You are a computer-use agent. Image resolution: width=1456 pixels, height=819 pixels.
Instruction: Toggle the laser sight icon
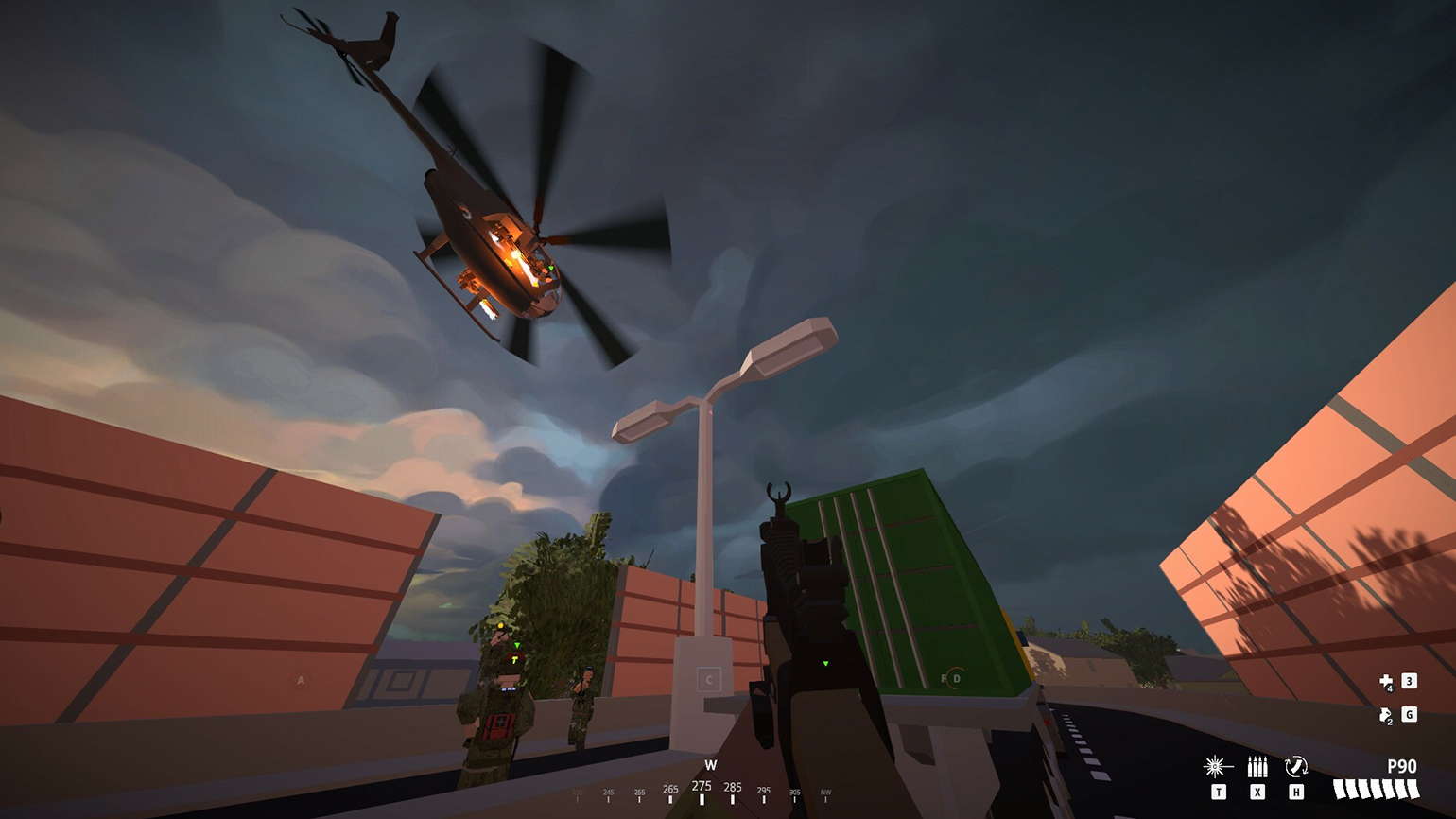point(1217,766)
